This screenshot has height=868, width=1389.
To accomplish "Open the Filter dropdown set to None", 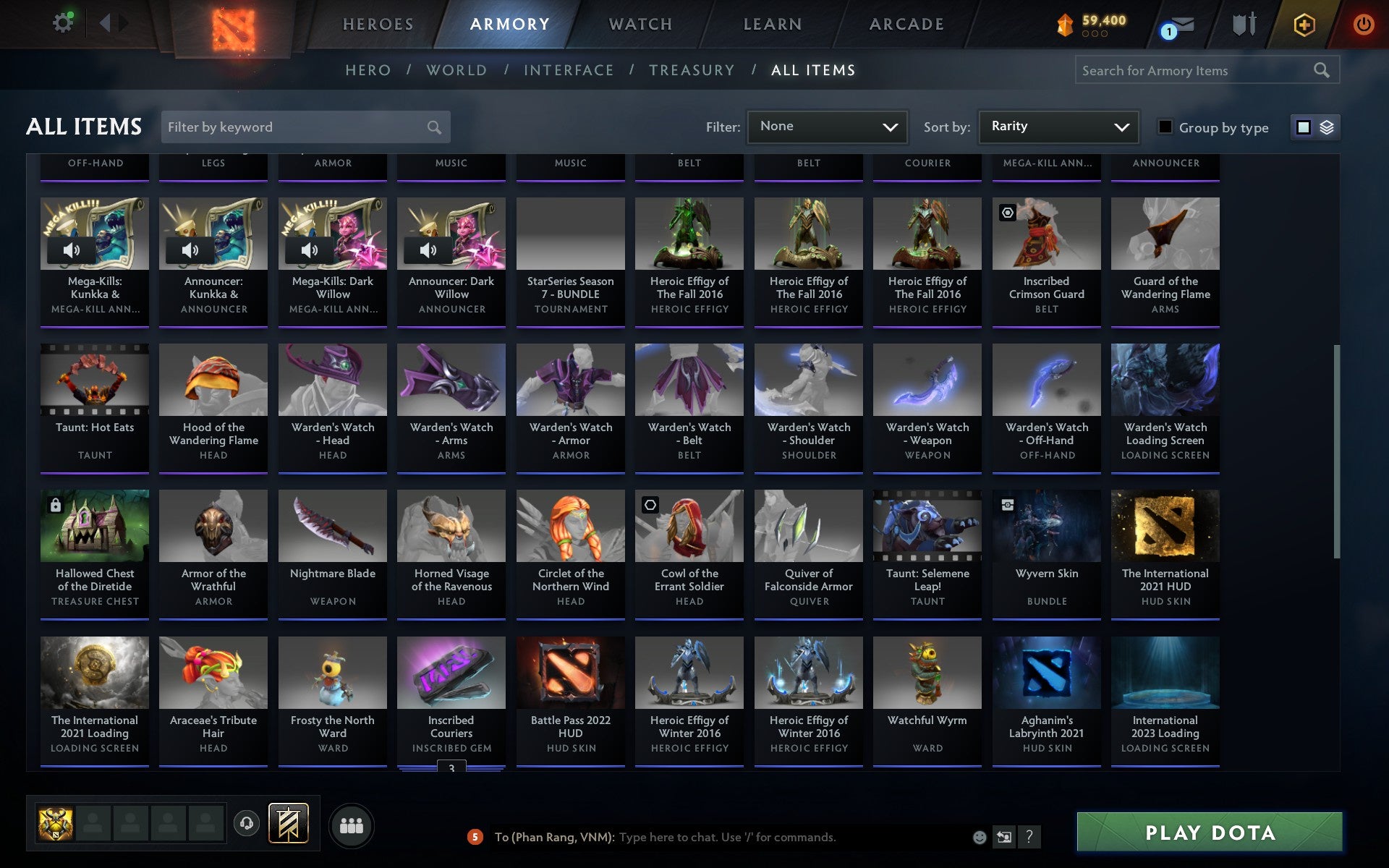I will click(x=827, y=127).
